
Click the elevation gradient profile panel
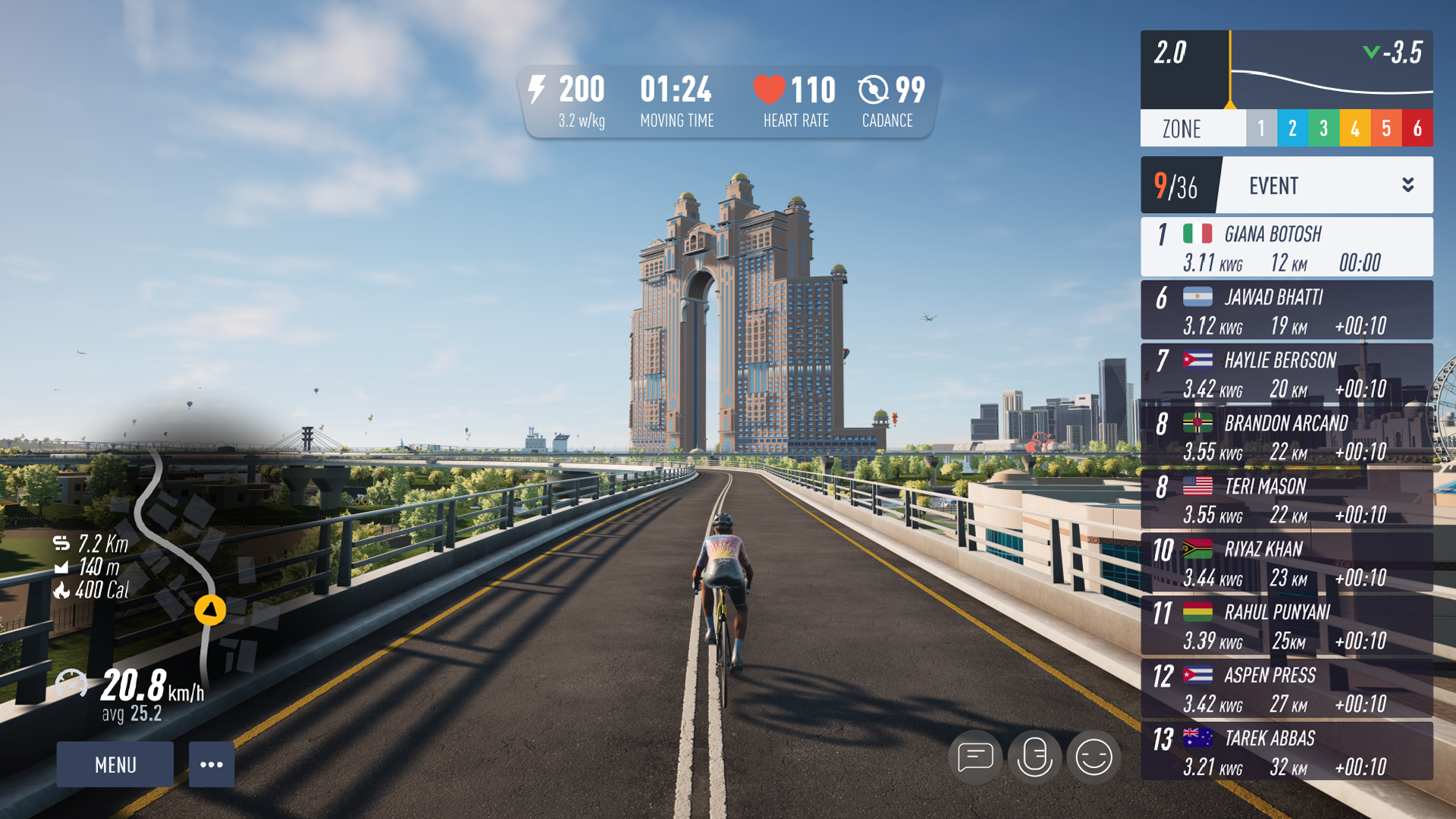pos(1287,70)
